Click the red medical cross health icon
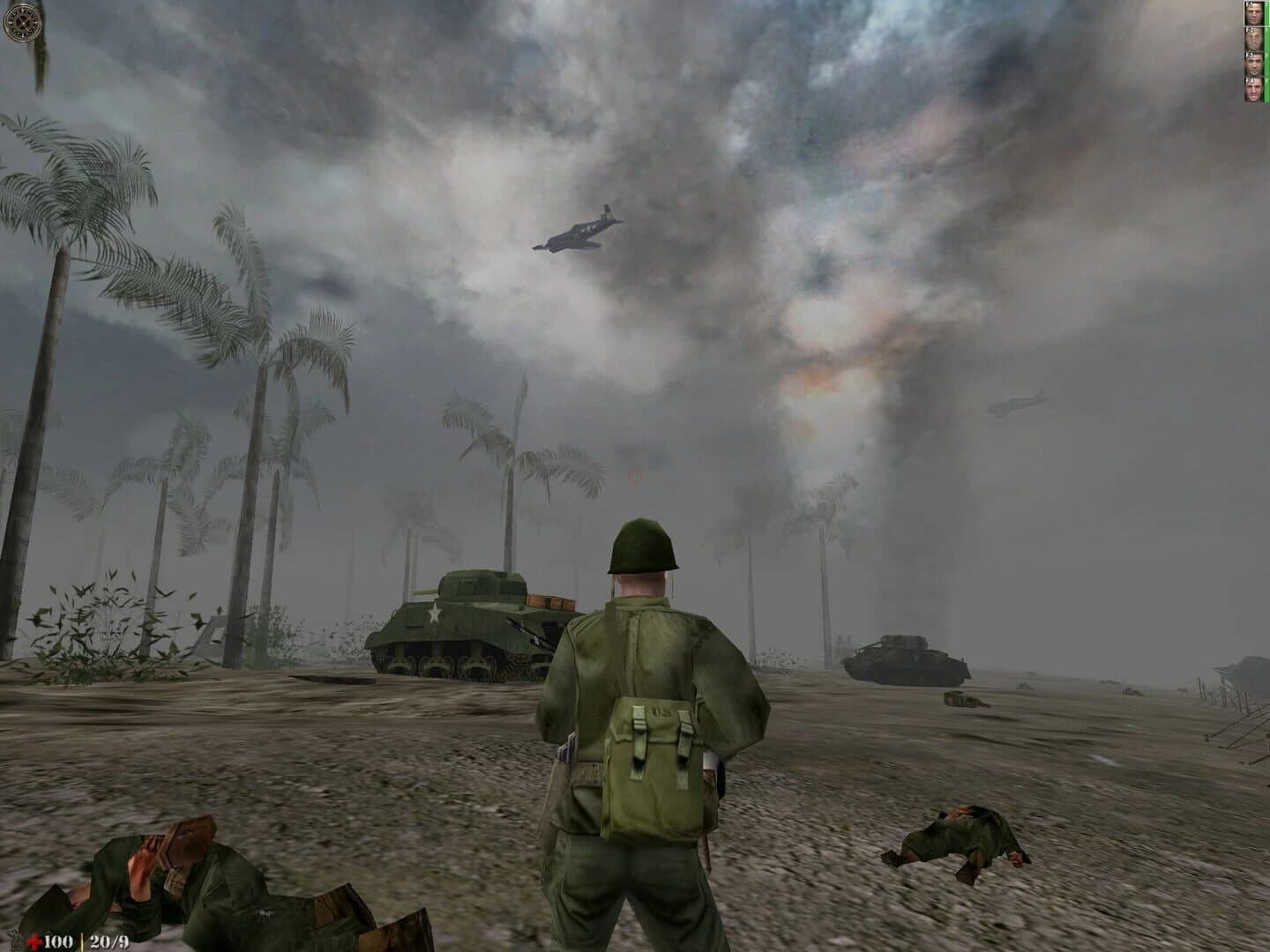The height and width of the screenshot is (952, 1270). pyautogui.click(x=34, y=941)
